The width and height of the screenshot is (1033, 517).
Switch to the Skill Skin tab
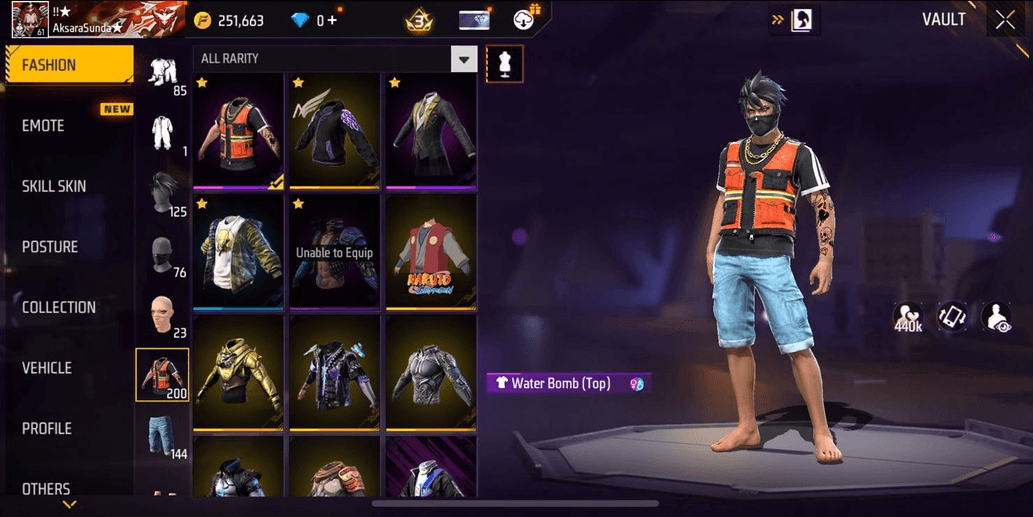click(54, 187)
